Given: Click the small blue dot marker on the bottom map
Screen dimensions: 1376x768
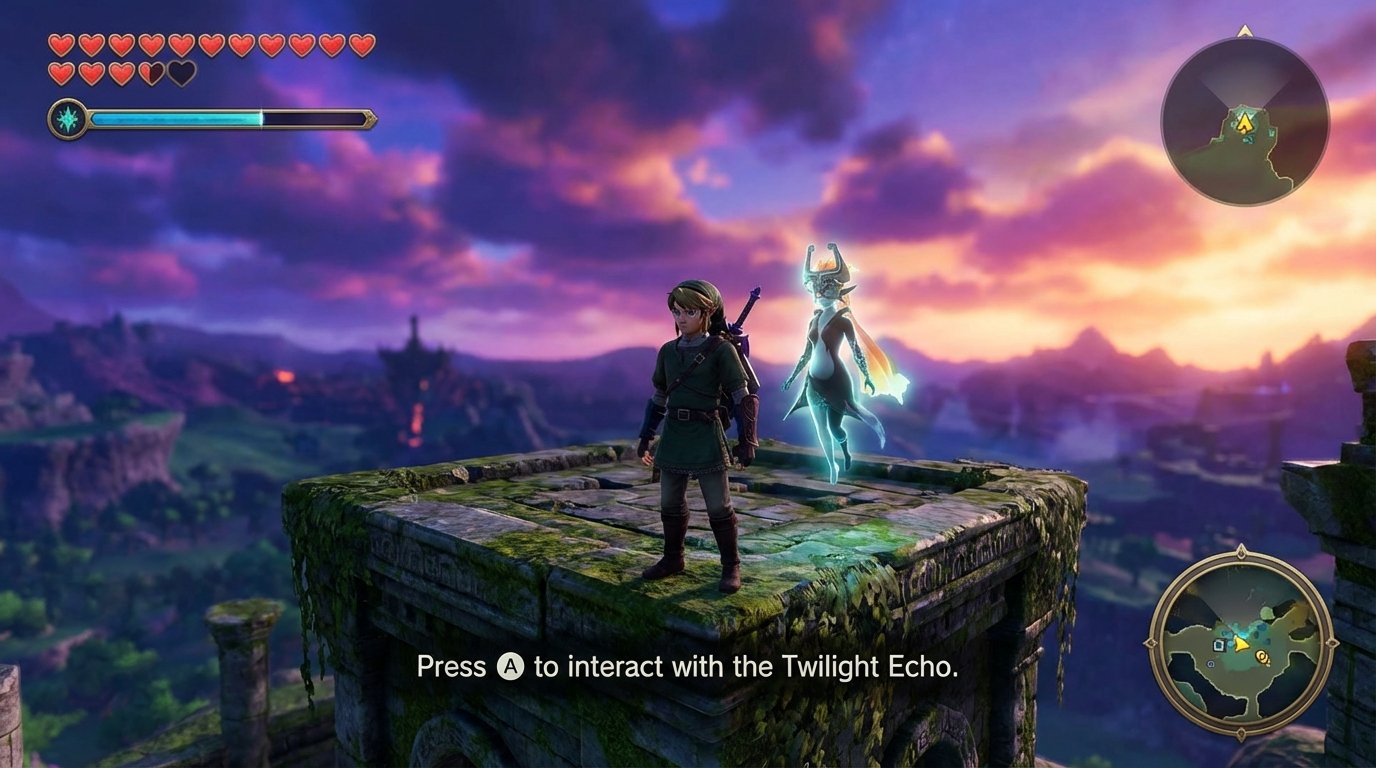Looking at the screenshot, I should (1211, 664).
